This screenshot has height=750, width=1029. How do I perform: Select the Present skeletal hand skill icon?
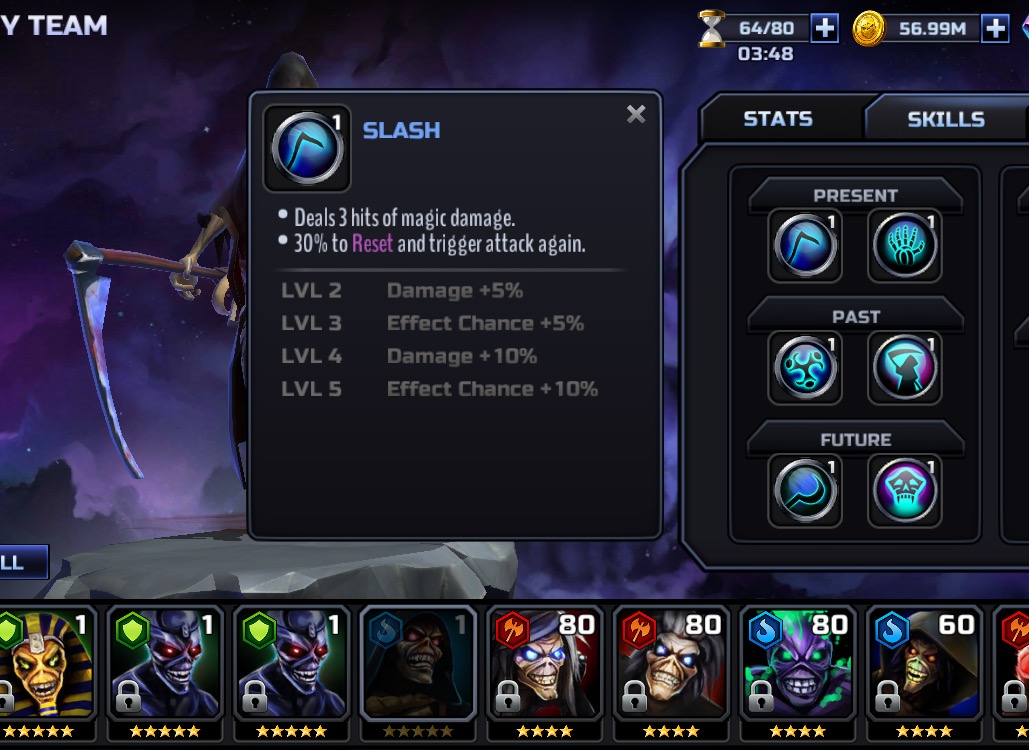click(904, 245)
